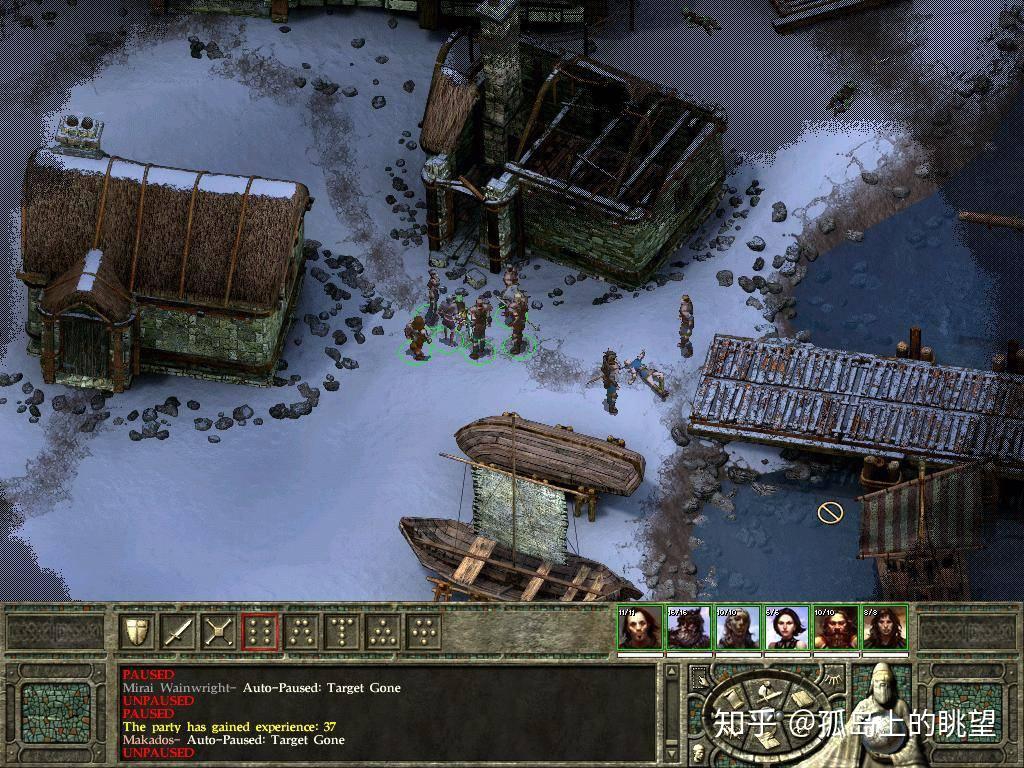Screen dimensions: 1024x768
Task: Activate the crossed-bars Stop action button
Action: pyautogui.click(x=218, y=631)
